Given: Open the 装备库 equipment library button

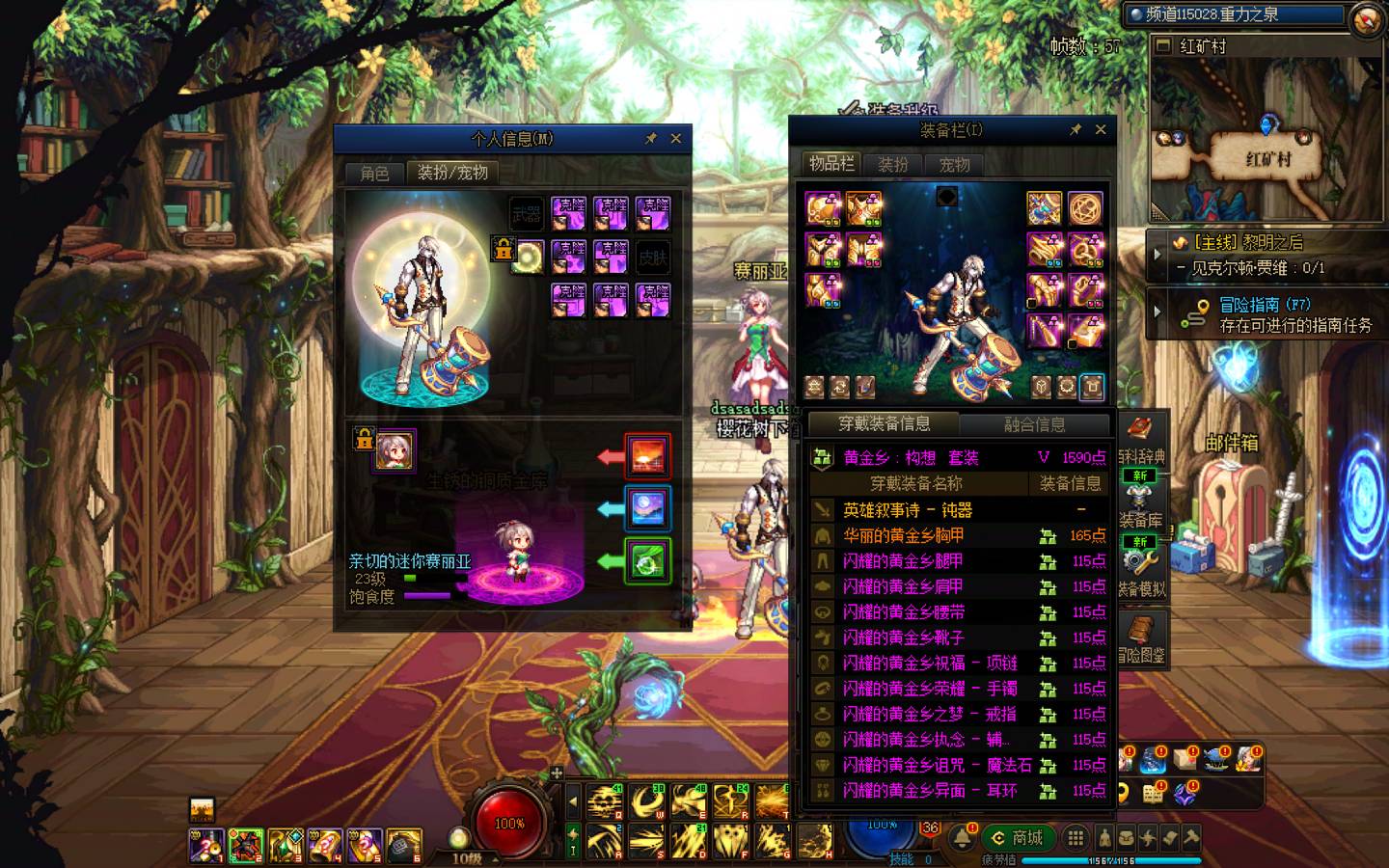Looking at the screenshot, I should pyautogui.click(x=1140, y=504).
